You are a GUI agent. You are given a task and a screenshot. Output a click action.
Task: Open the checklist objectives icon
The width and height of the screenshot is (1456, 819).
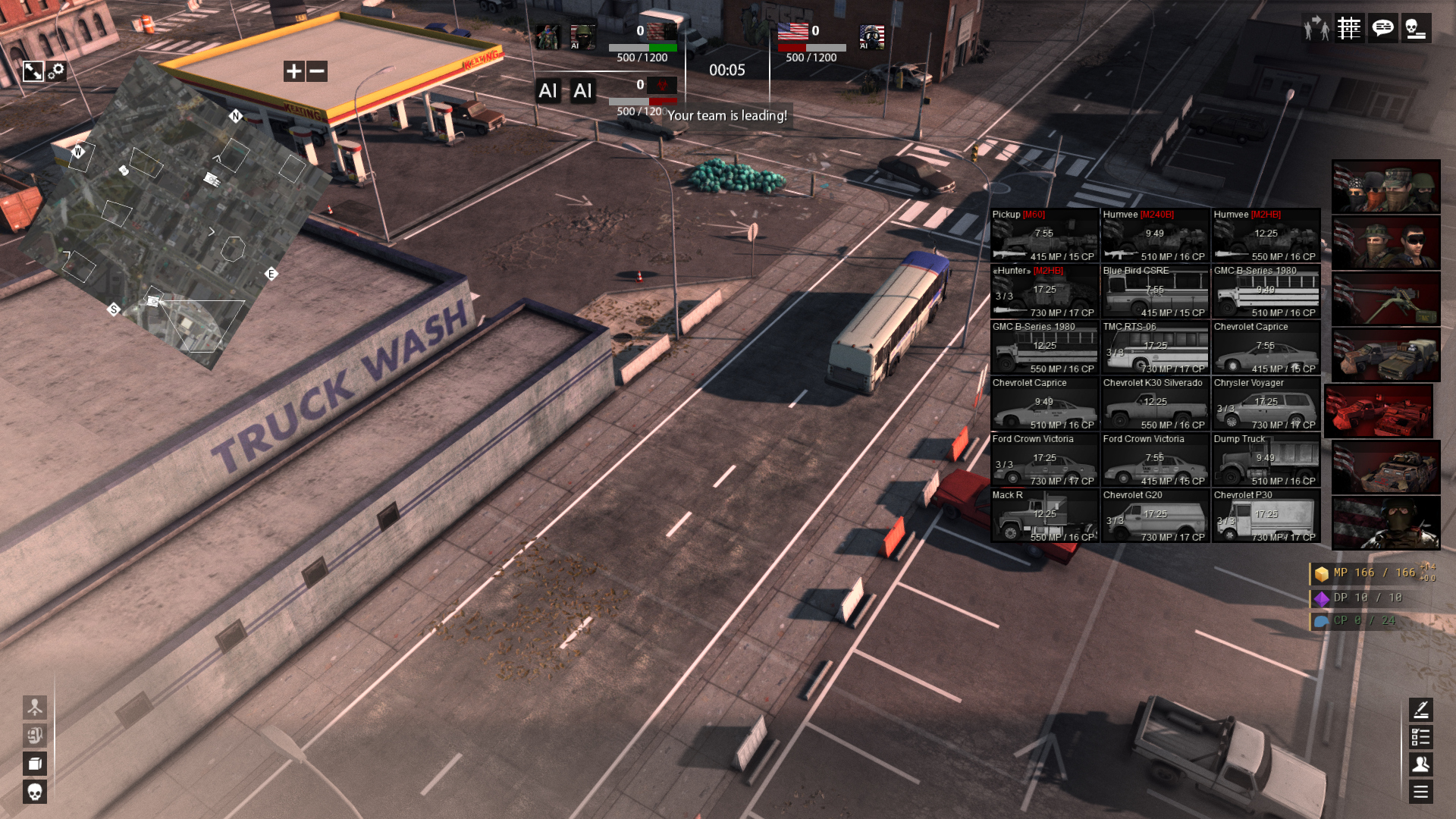1420,736
